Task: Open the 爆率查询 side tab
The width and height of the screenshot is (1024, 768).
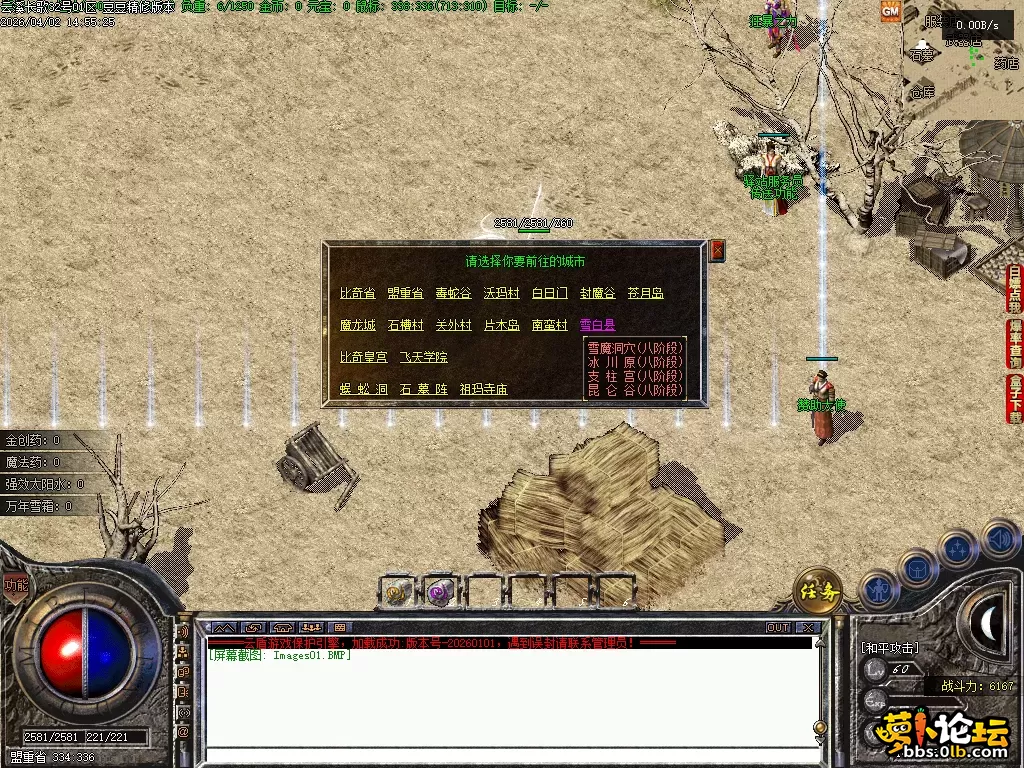Action: 1015,343
